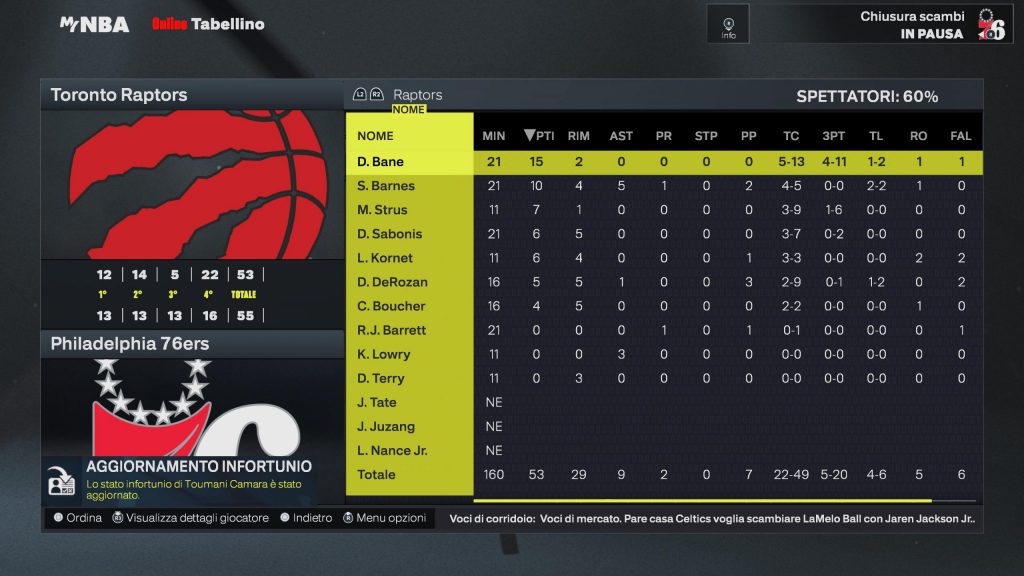
Task: Sort by the NOME column header
Action: coord(376,136)
